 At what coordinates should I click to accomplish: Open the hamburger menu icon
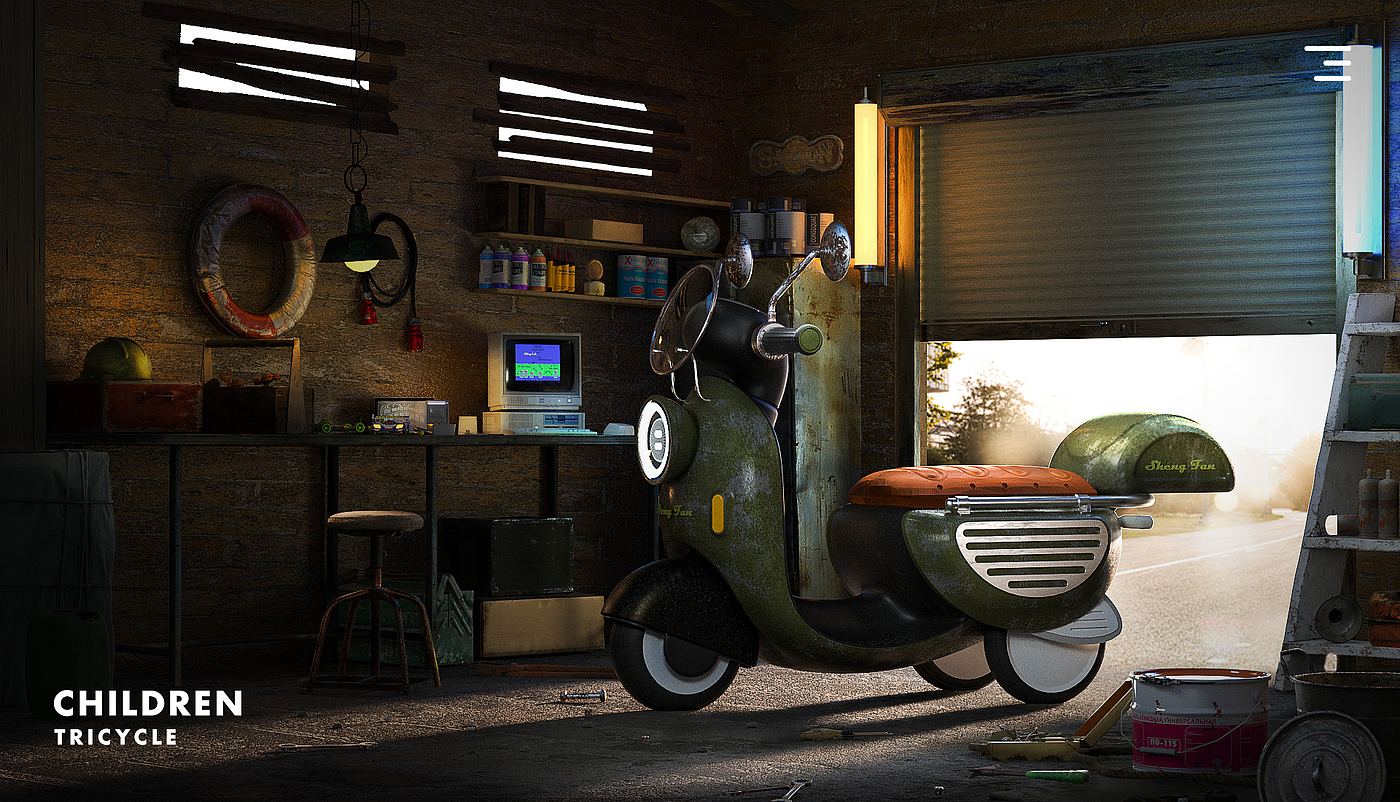coord(1328,62)
